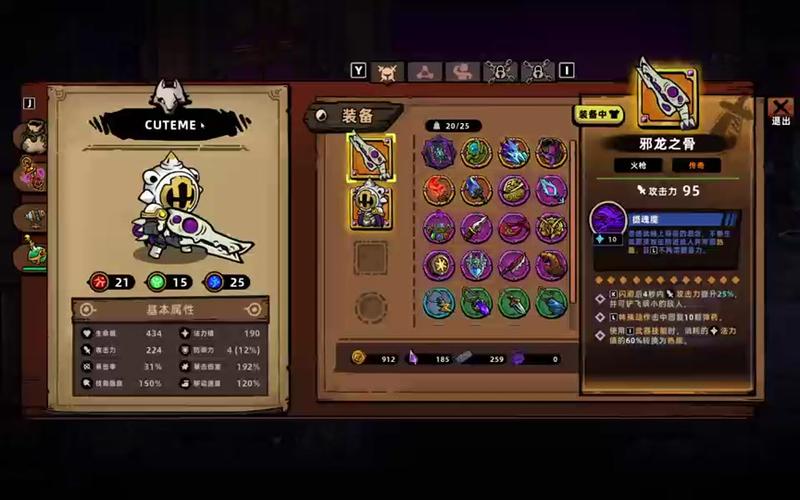Select the golden horned helmet inventory item
The width and height of the screenshot is (800, 500).
[551, 228]
